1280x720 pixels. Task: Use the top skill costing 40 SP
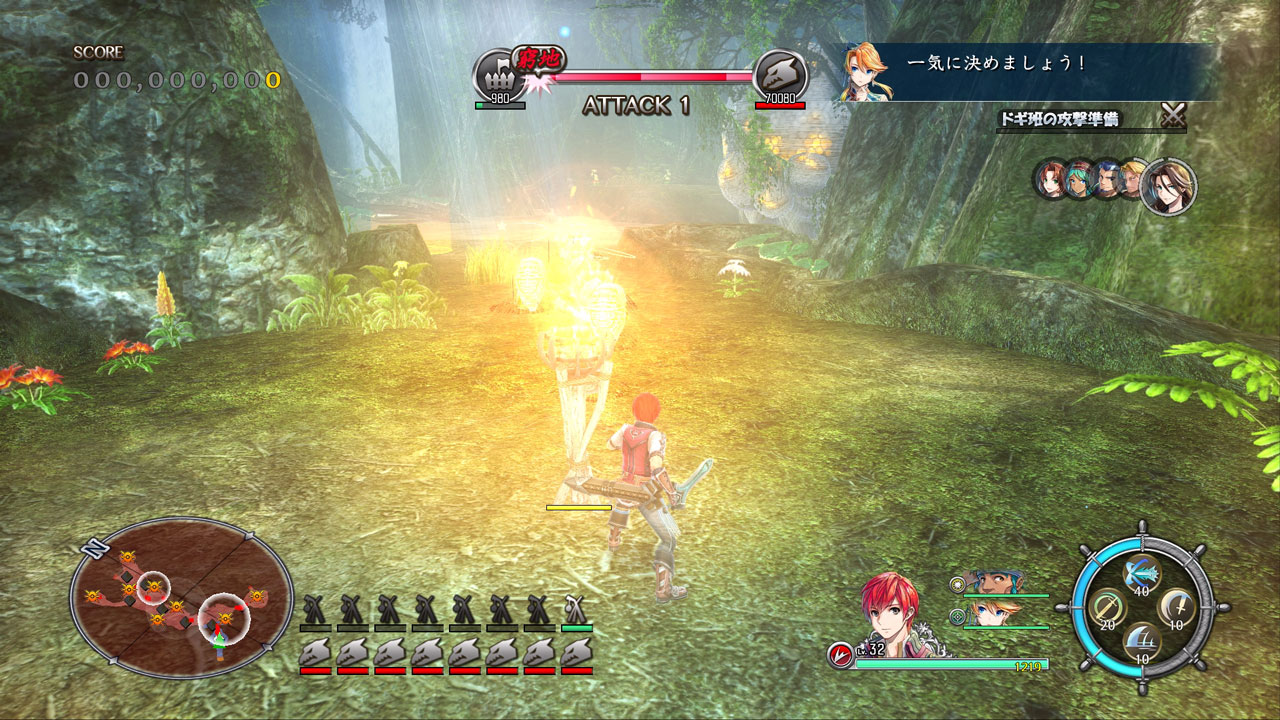point(1140,572)
